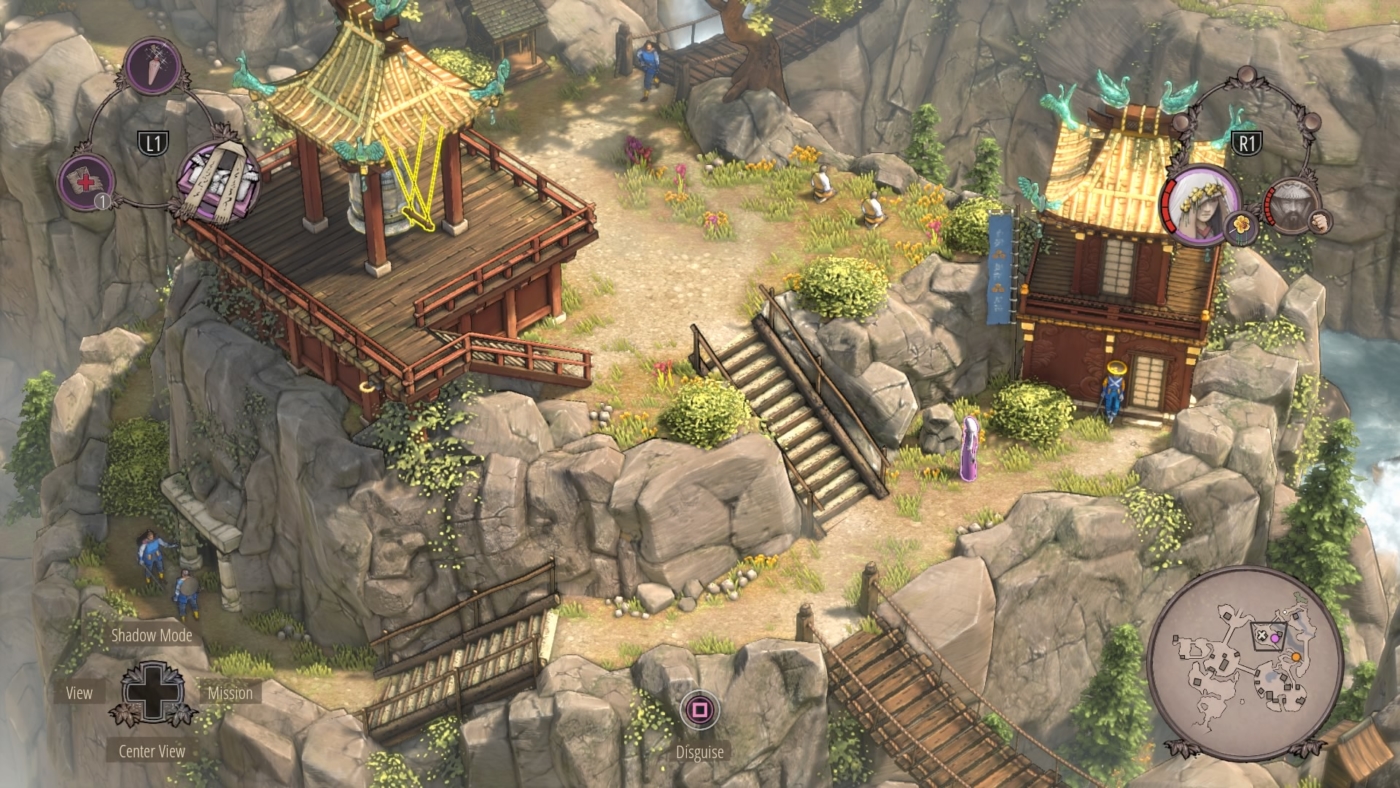
Task: Click the R1 prompt in the character wheel
Action: pyautogui.click(x=1246, y=141)
